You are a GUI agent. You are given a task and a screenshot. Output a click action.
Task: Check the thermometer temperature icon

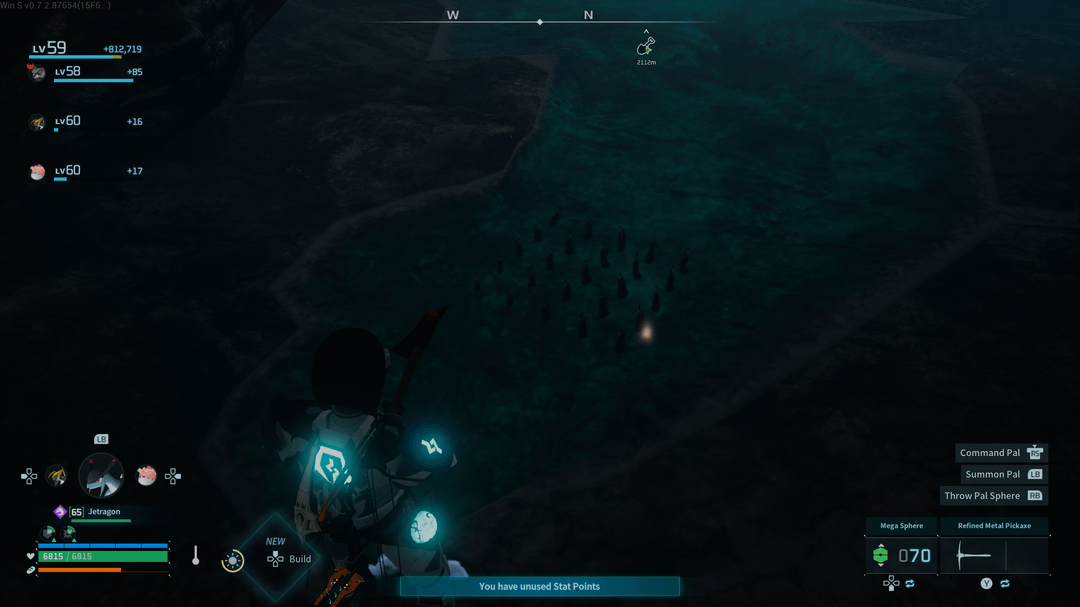click(196, 556)
